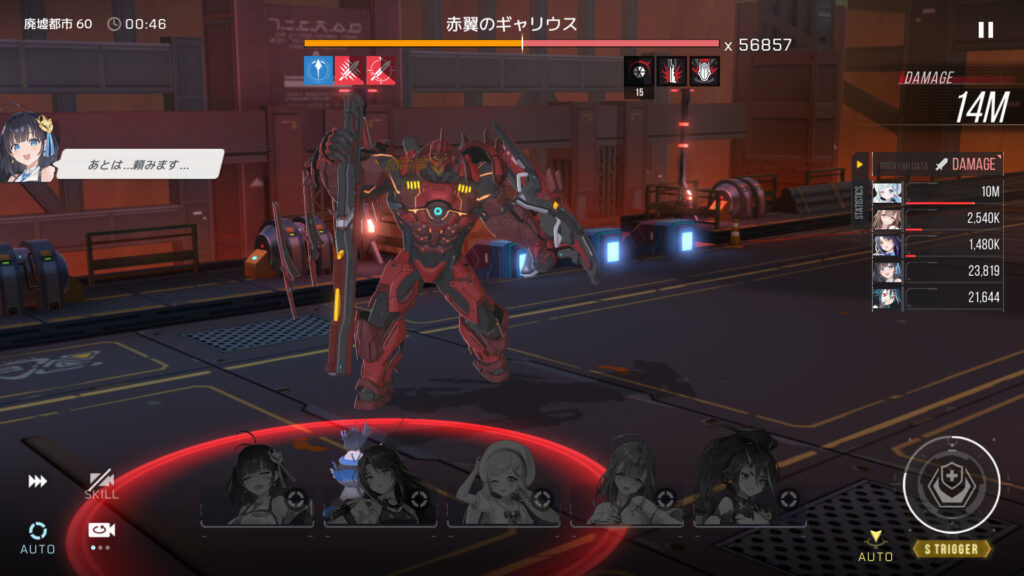Select the damage row showing 23,819
This screenshot has width=1024, height=576.
tap(935, 271)
